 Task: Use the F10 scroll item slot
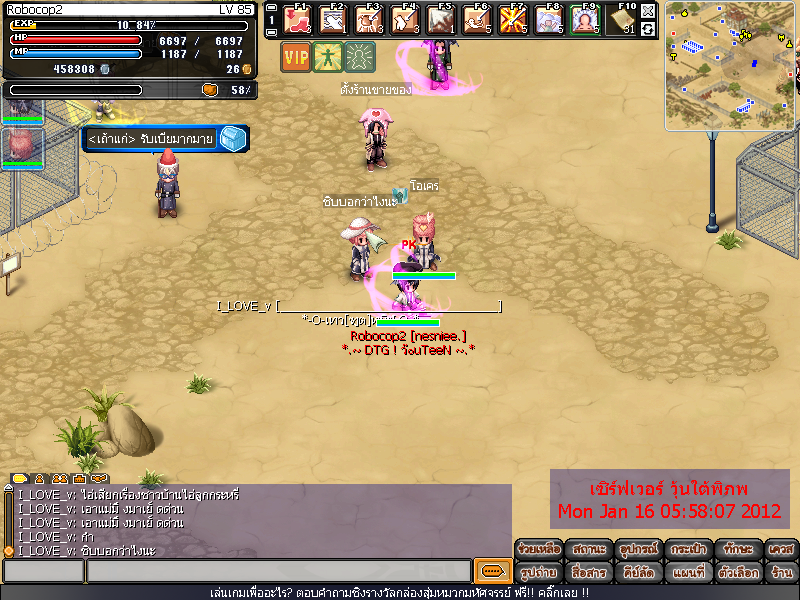click(623, 20)
